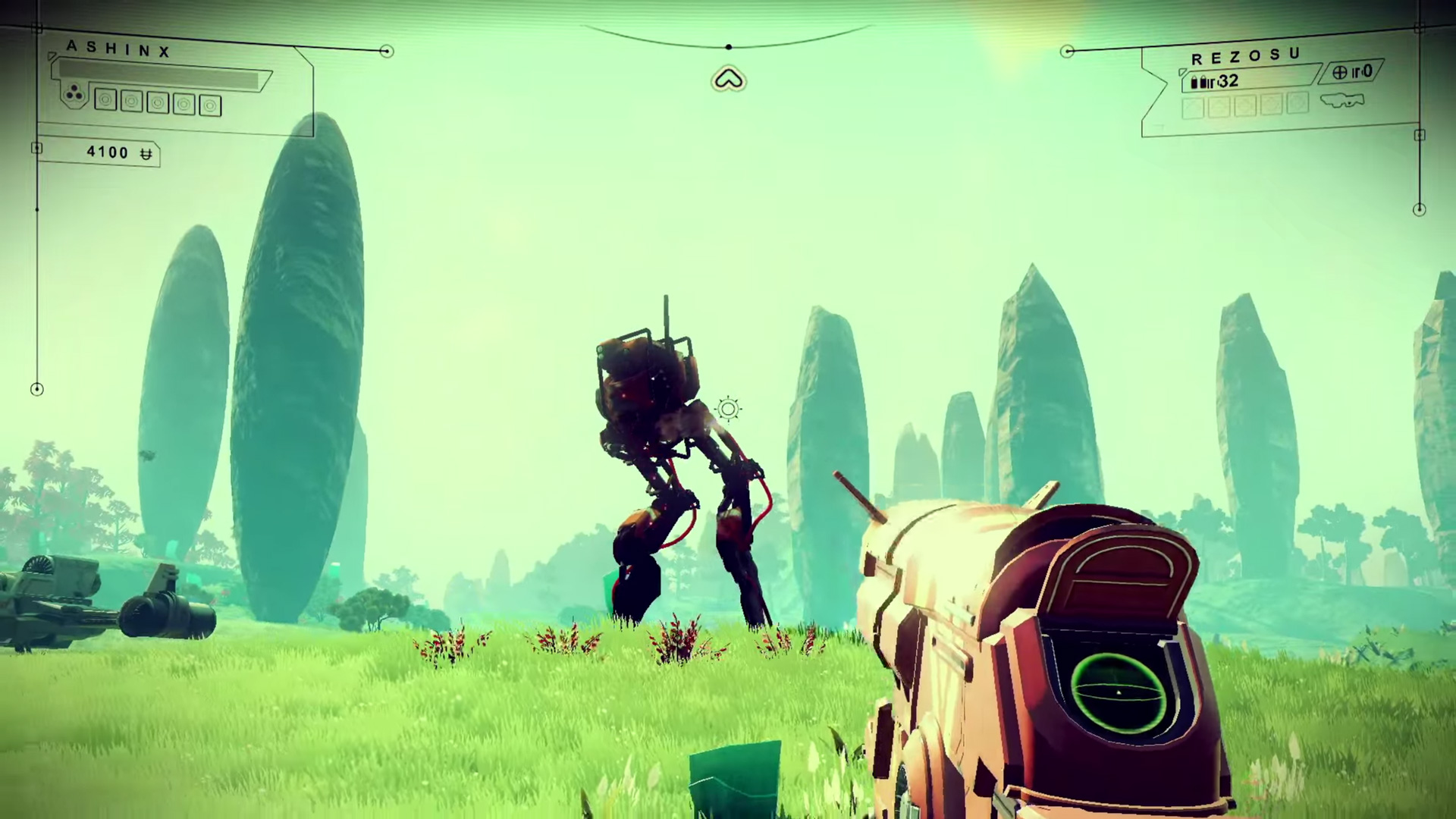The width and height of the screenshot is (1456, 819).
Task: Click the units currency symbol beside 4100
Action: click(146, 154)
